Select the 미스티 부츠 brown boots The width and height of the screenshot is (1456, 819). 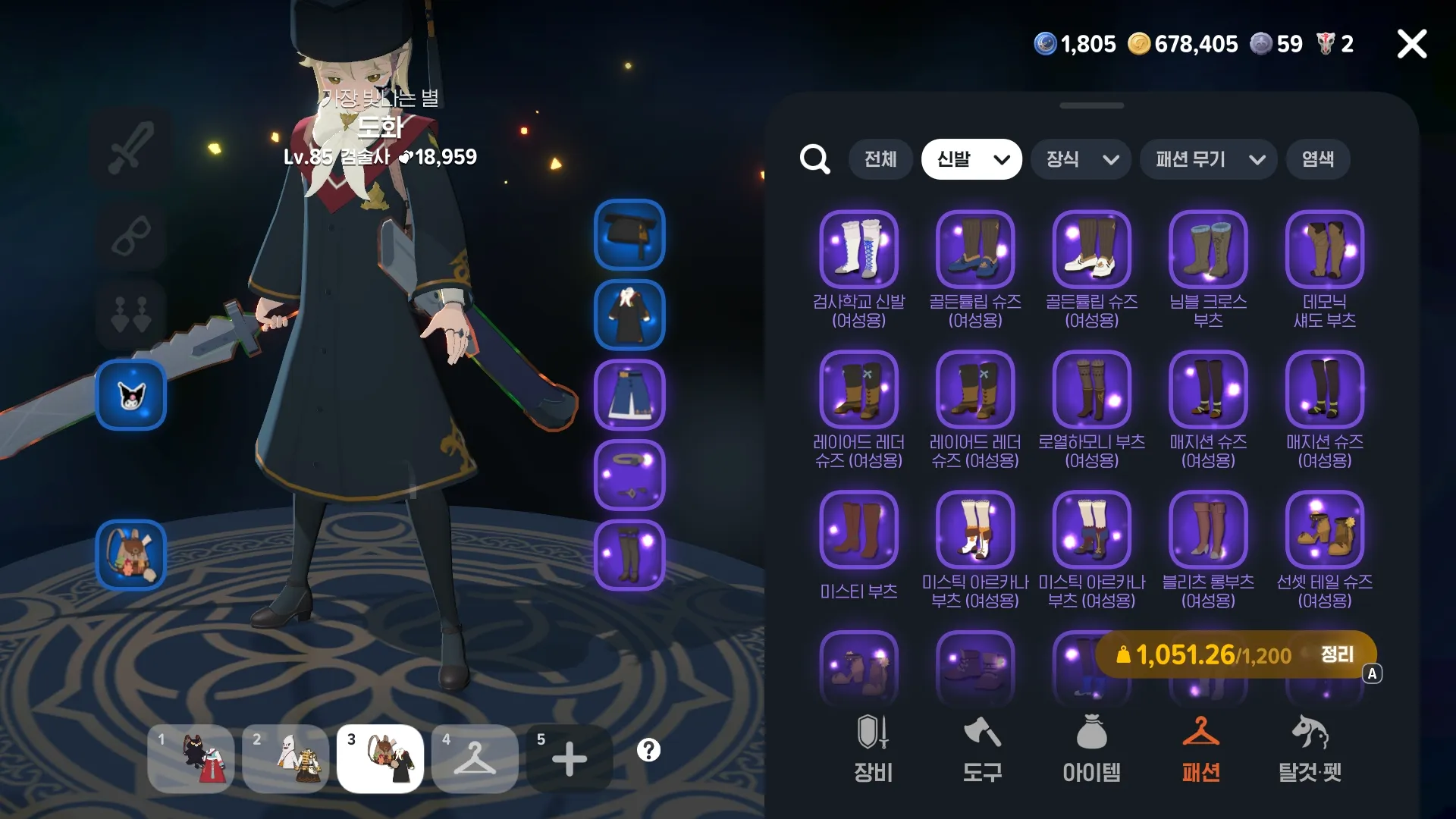(x=858, y=530)
